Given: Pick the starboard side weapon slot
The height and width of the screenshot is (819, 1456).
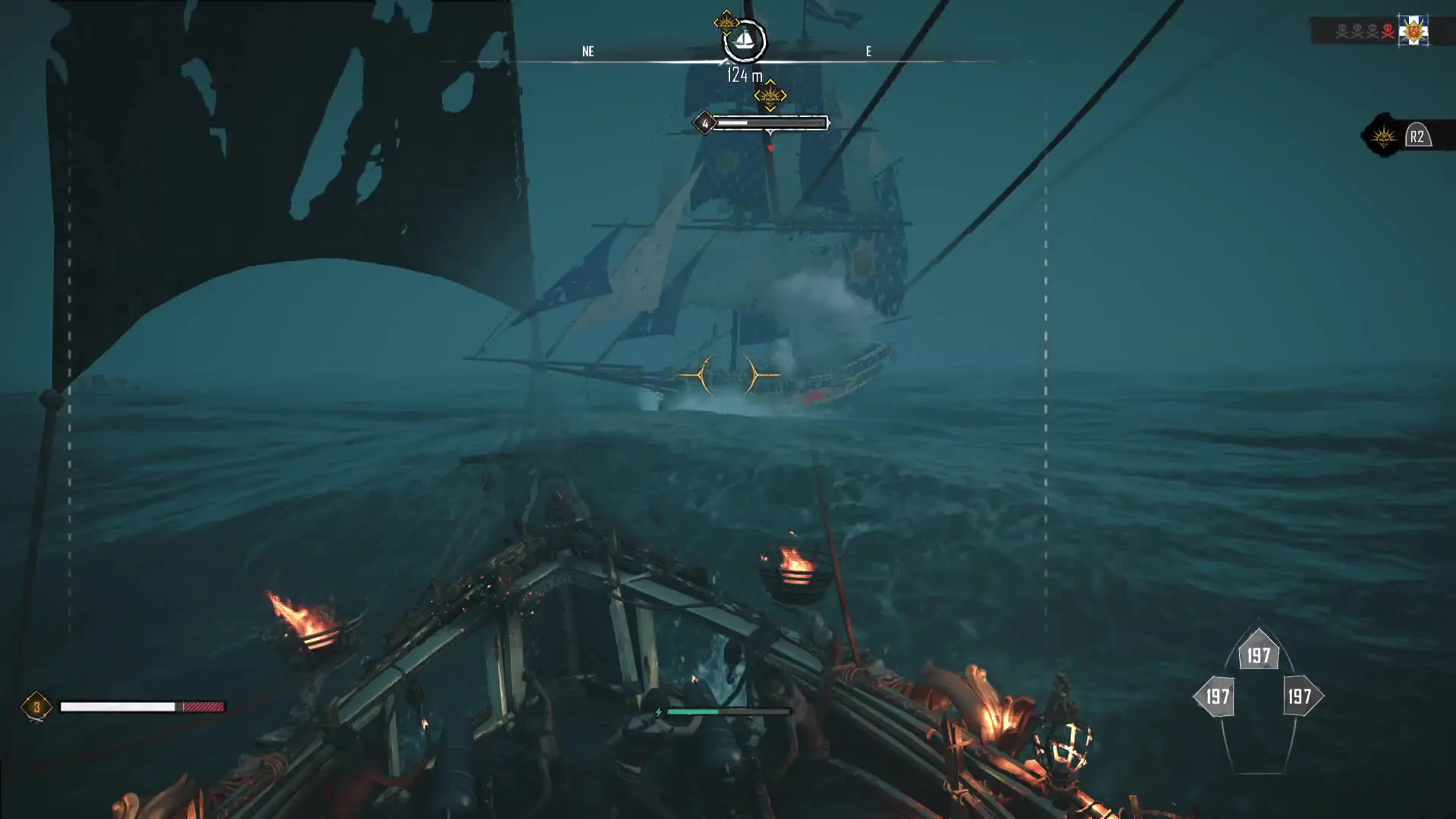Looking at the screenshot, I should tap(1301, 696).
